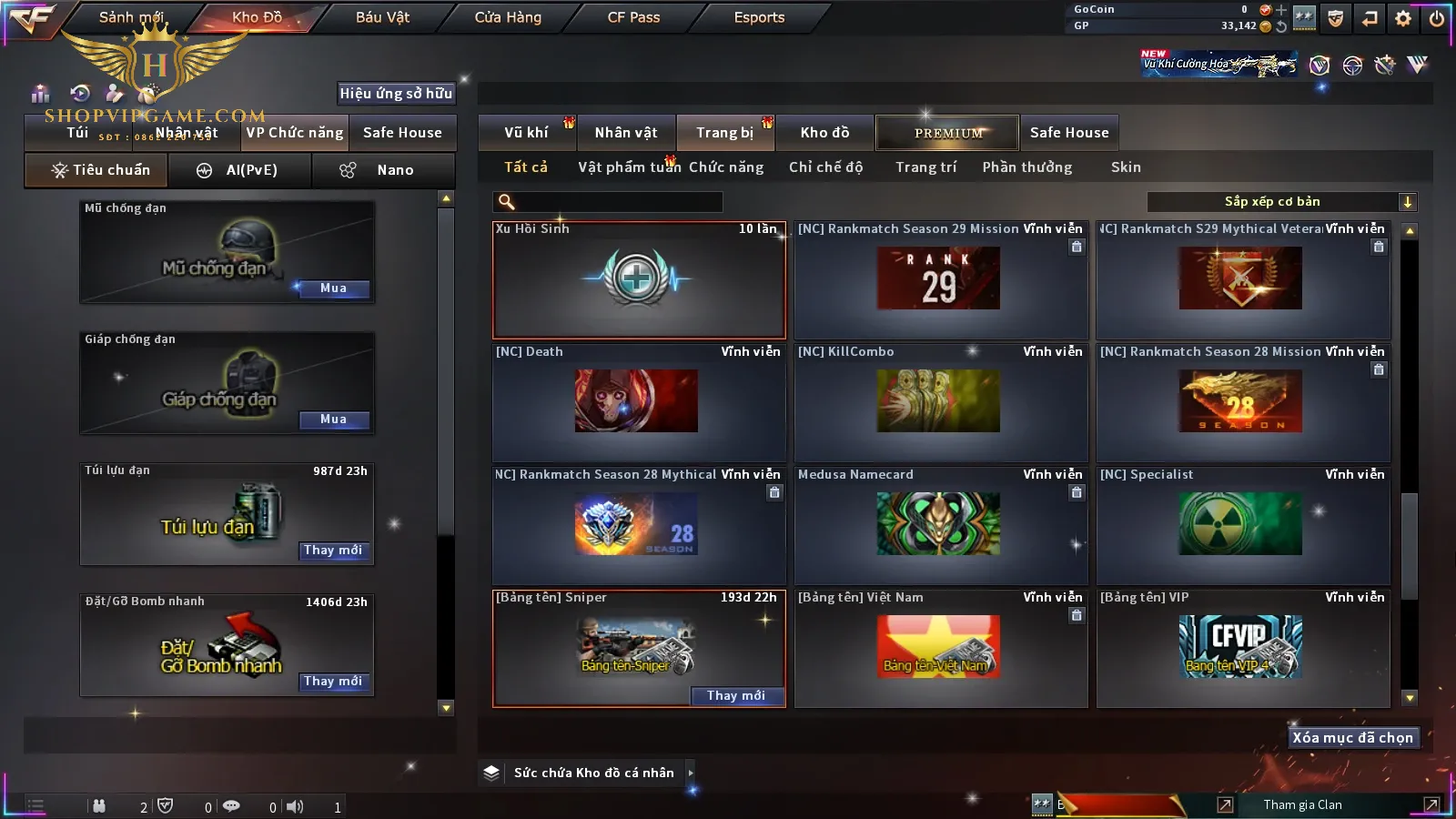This screenshot has height=819, width=1456.
Task: Switch to the Vũ khí tab
Action: point(526,133)
